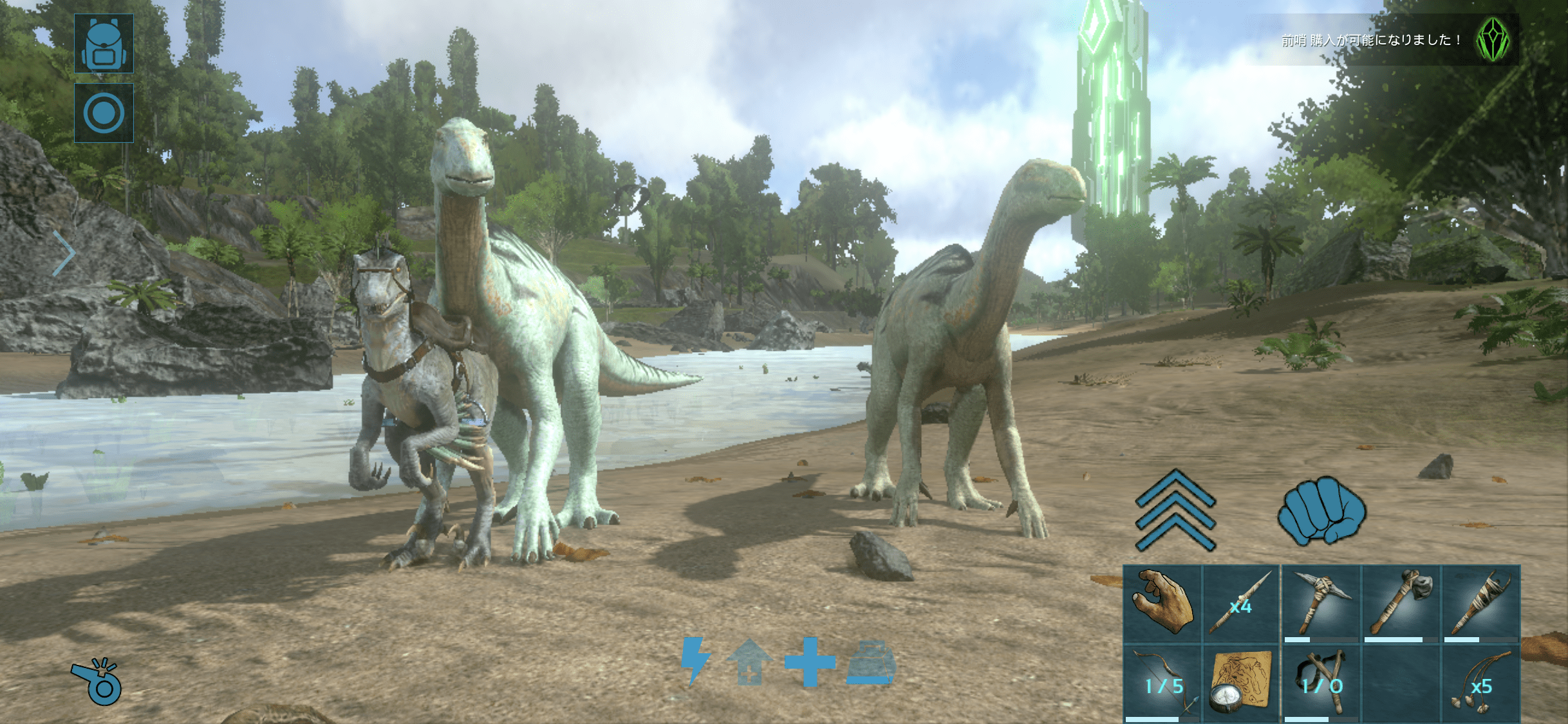Select the stone pickaxe slot
The height and width of the screenshot is (724, 1568).
1321,604
